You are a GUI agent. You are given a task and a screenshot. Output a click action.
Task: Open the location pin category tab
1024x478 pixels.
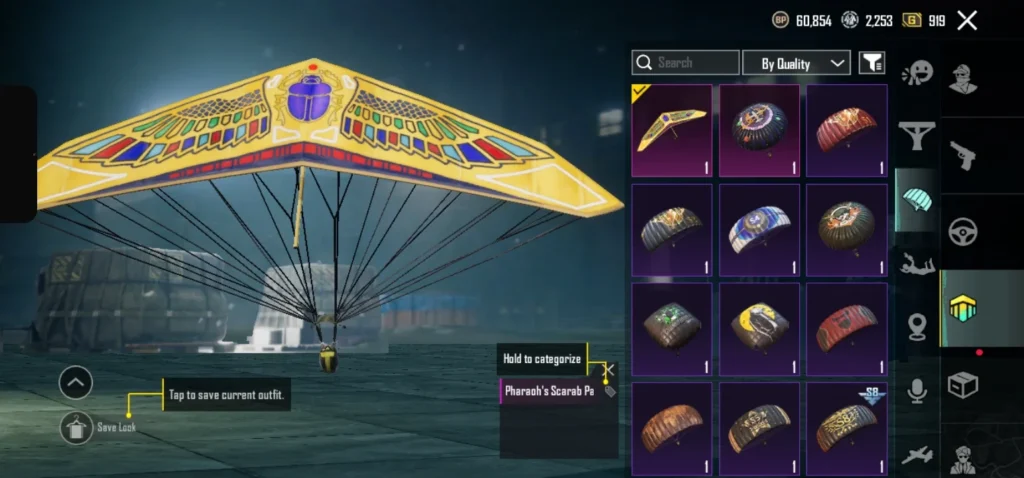click(916, 327)
